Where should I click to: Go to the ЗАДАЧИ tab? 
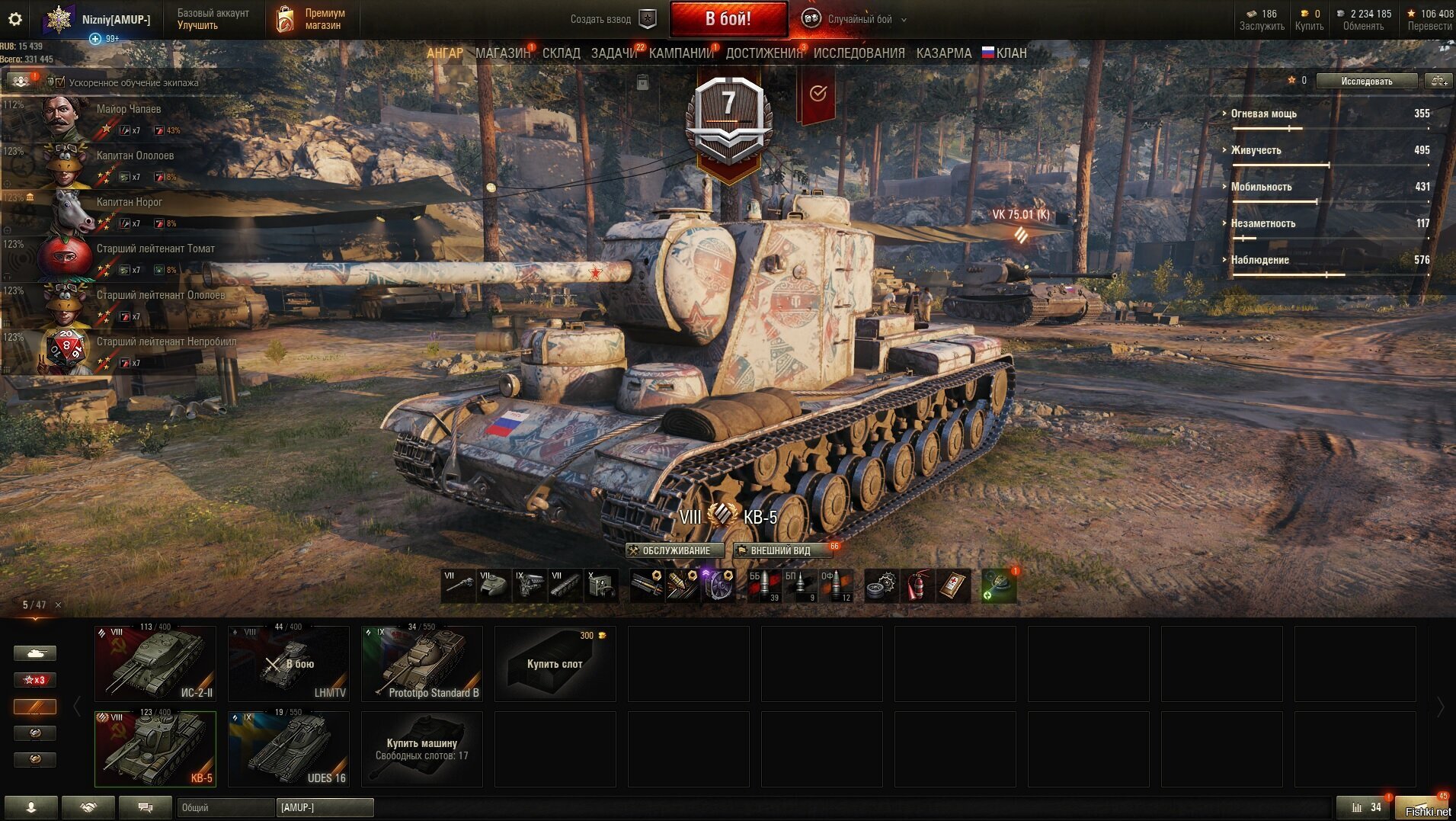pyautogui.click(x=614, y=53)
